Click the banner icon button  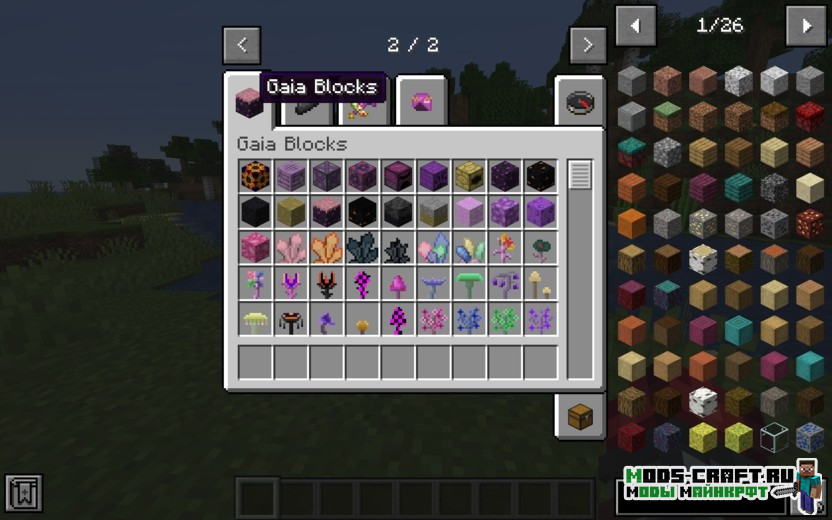[23, 493]
